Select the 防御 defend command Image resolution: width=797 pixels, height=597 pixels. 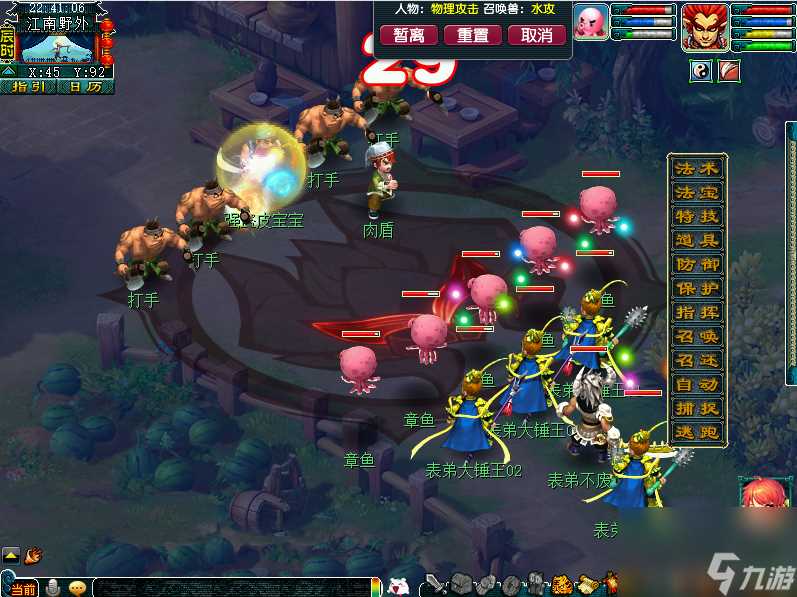697,265
